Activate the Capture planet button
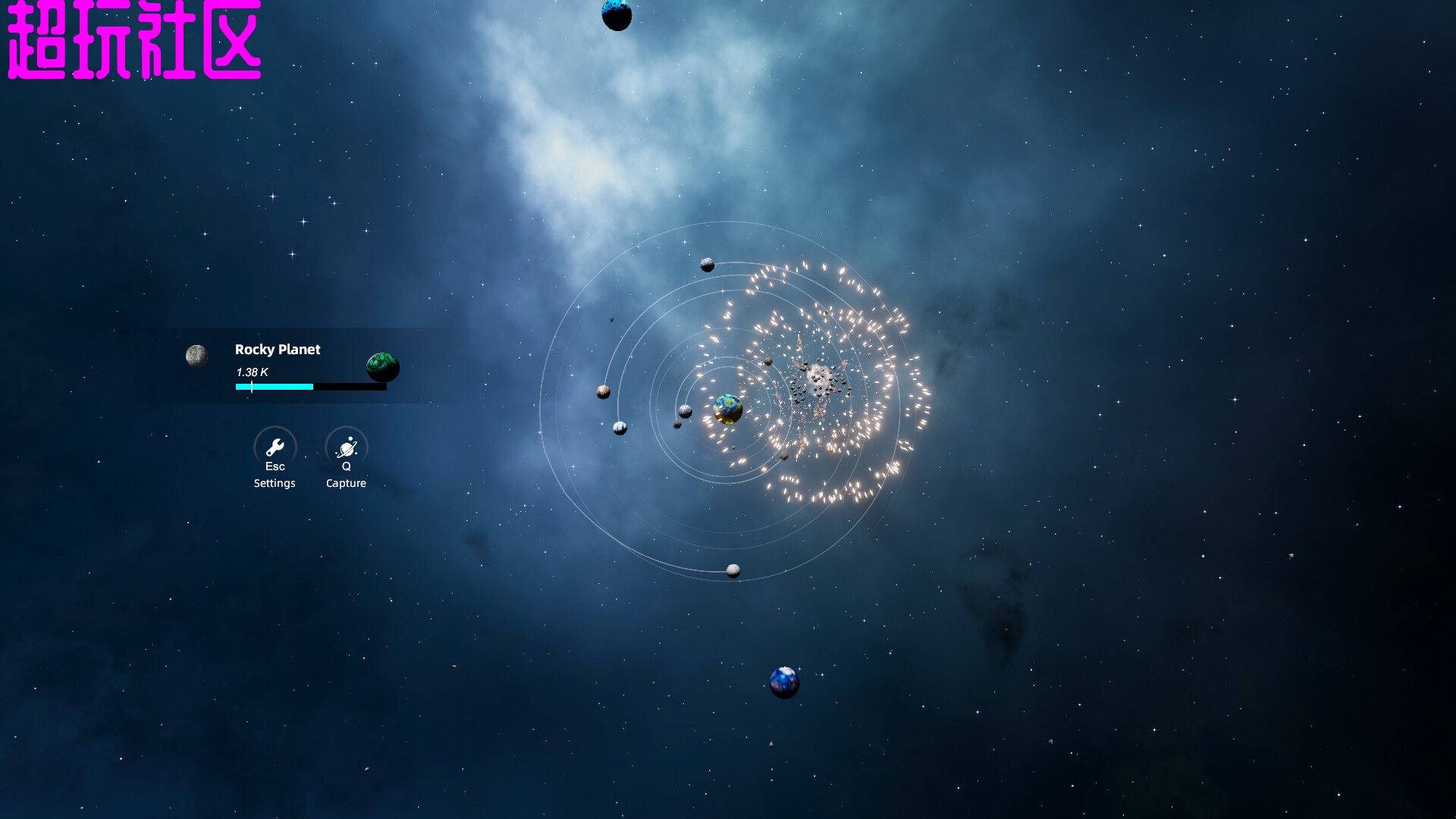 point(347,447)
